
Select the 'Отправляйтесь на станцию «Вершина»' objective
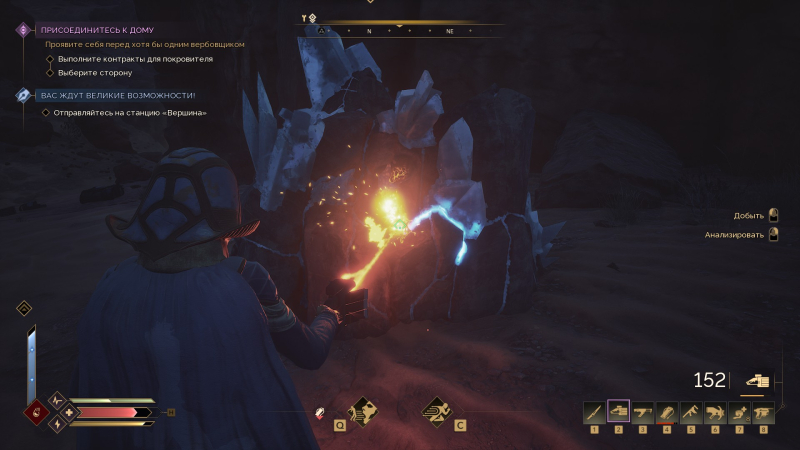(x=130, y=112)
